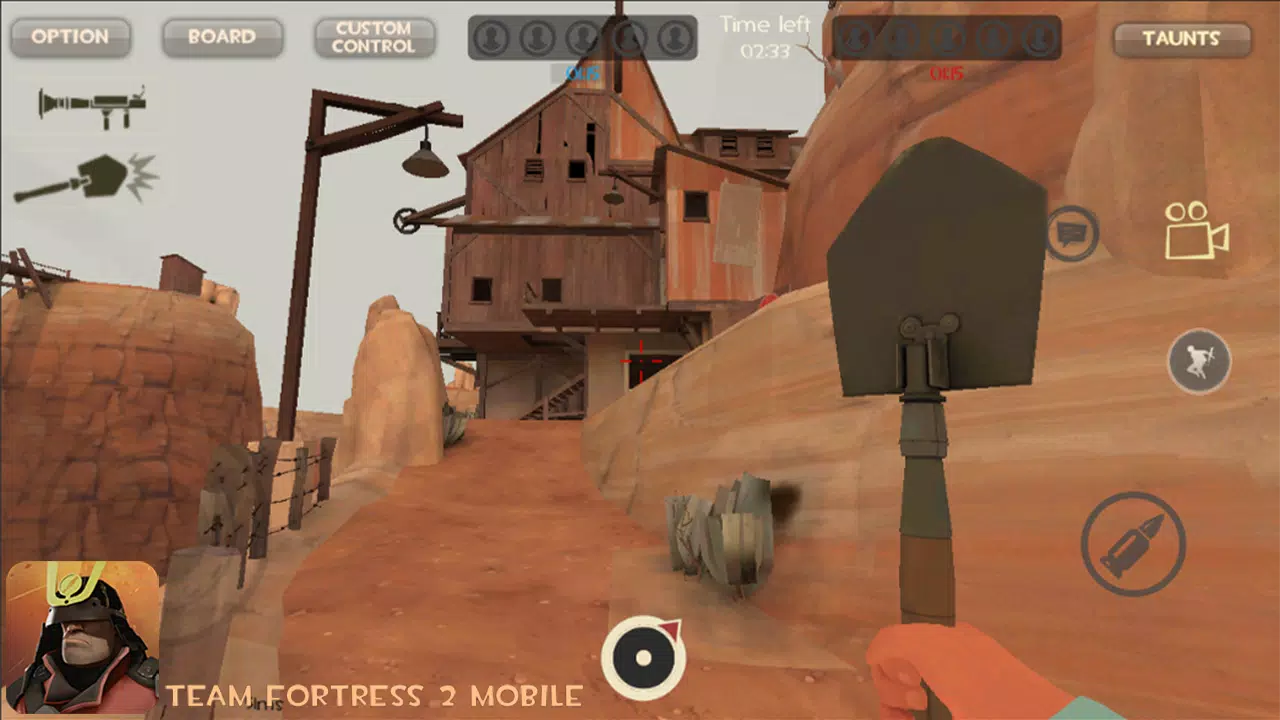Open the TAUNTS menu
Image resolution: width=1280 pixels, height=720 pixels.
tap(1181, 40)
